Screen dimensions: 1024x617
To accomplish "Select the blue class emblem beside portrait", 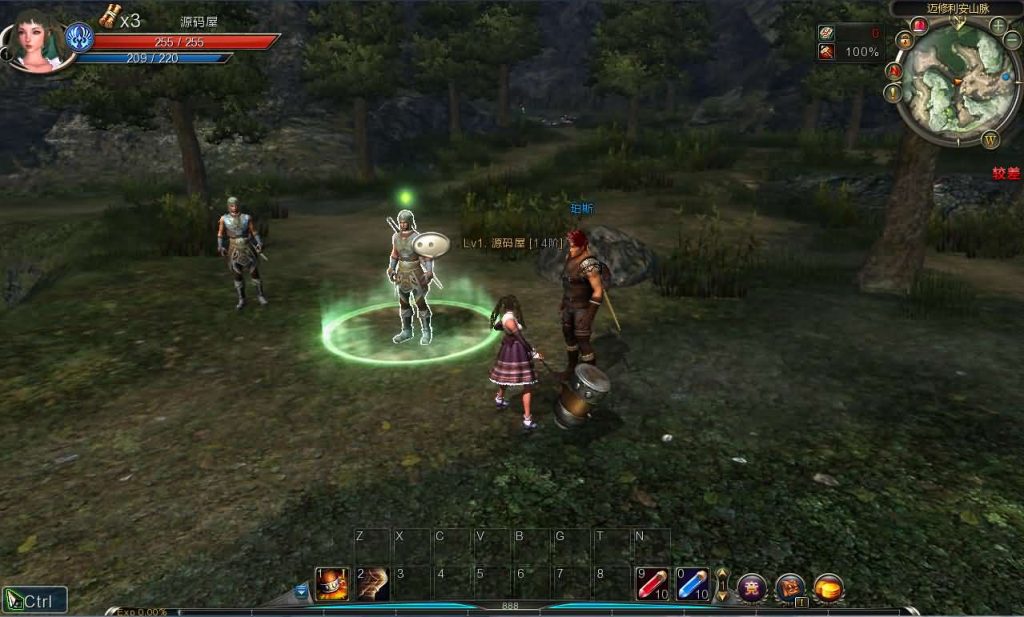I will click(79, 38).
